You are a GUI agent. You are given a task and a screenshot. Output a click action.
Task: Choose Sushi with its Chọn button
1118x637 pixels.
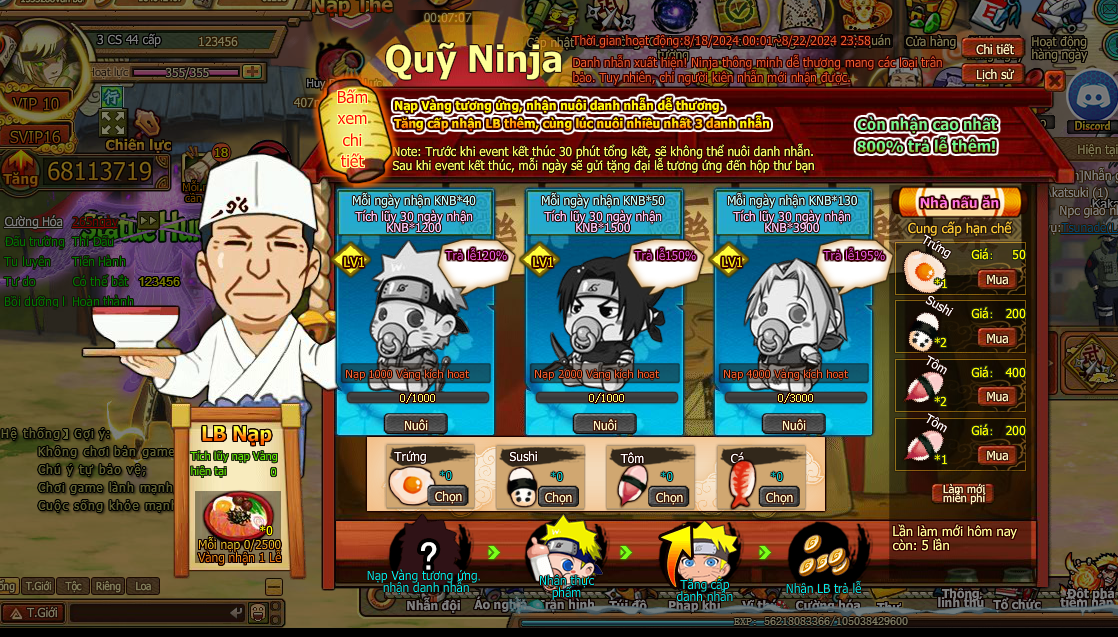coord(558,496)
